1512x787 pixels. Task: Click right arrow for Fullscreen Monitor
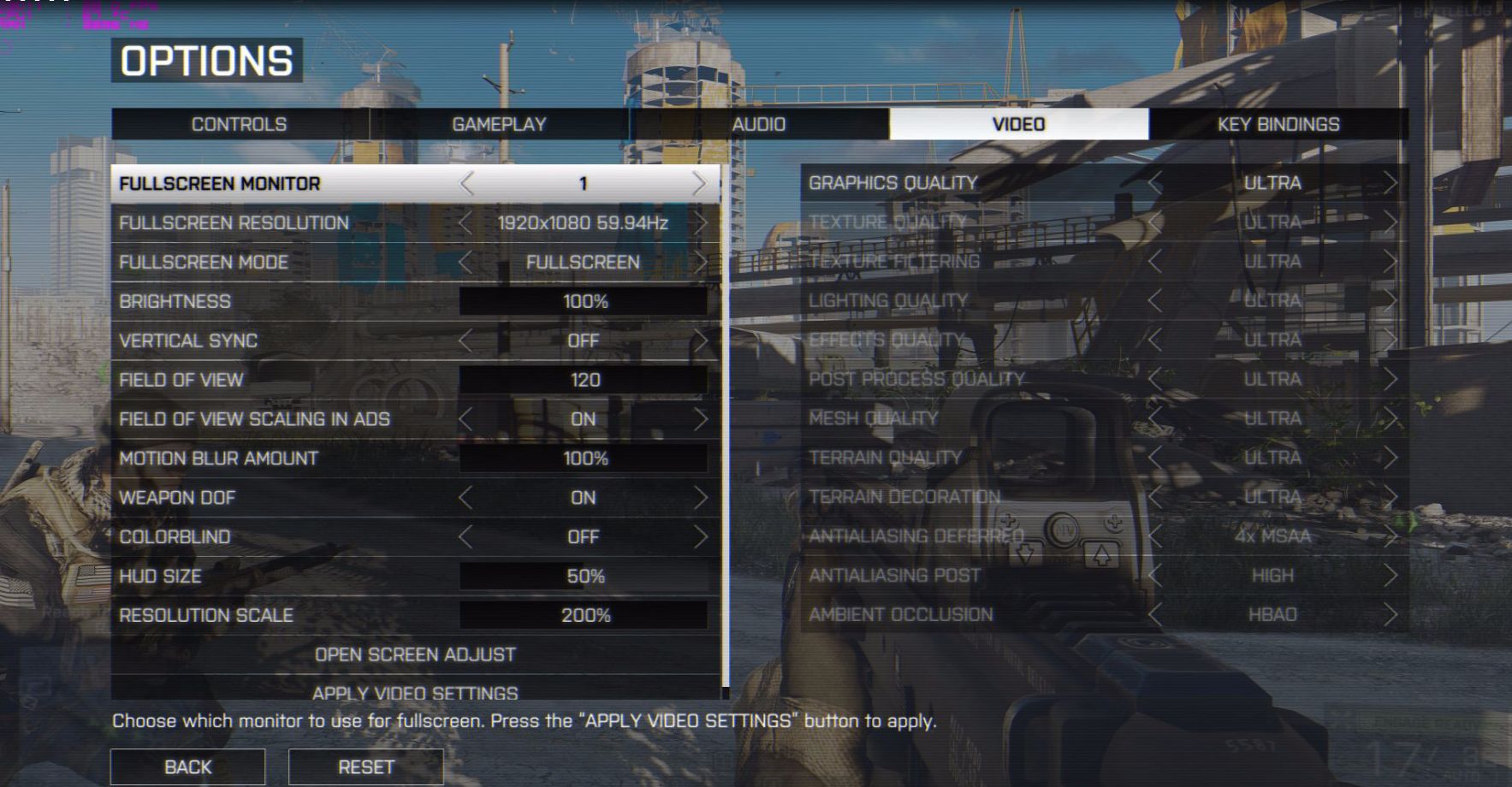click(x=700, y=183)
